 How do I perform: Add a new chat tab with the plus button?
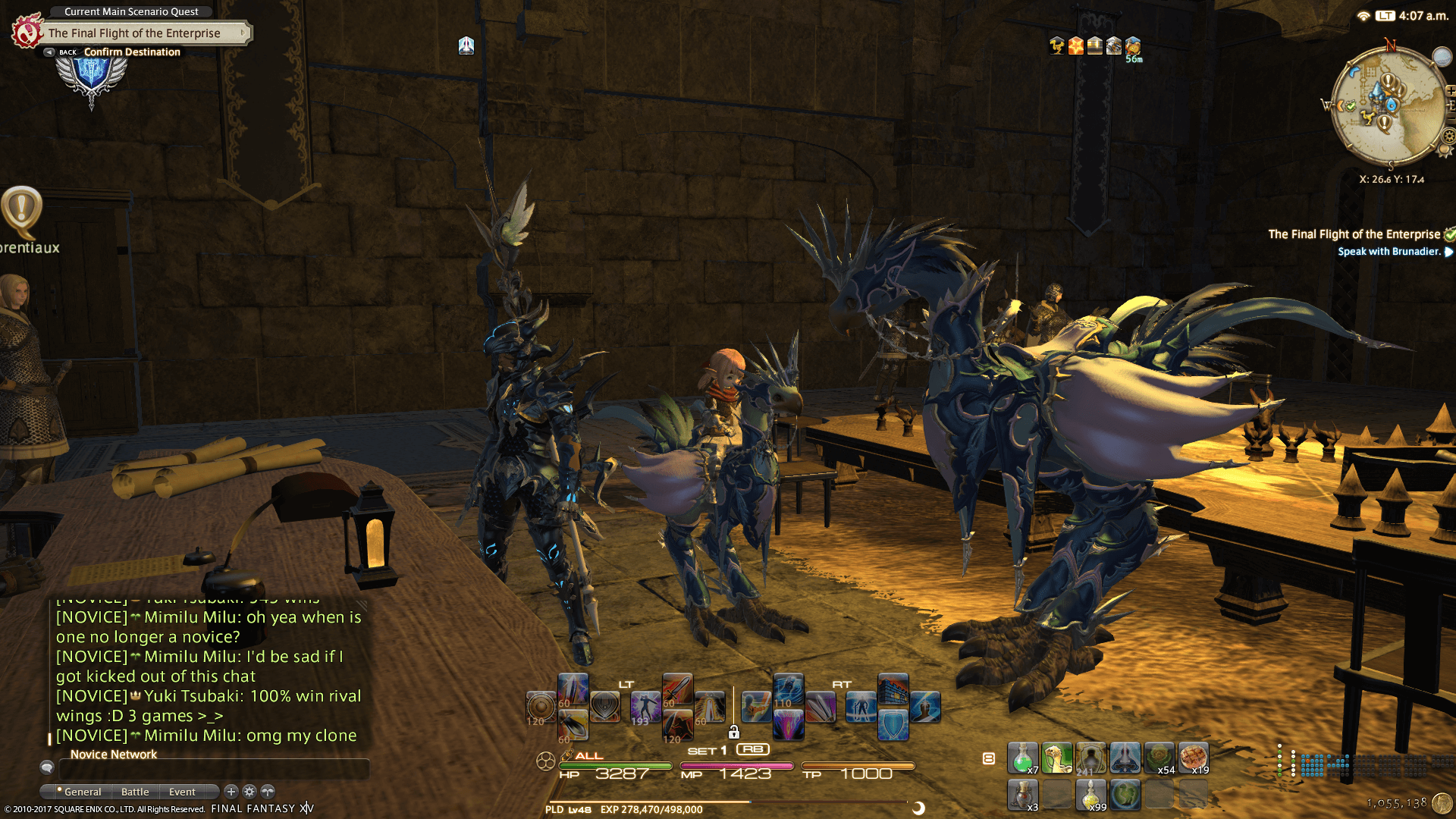pos(231,791)
